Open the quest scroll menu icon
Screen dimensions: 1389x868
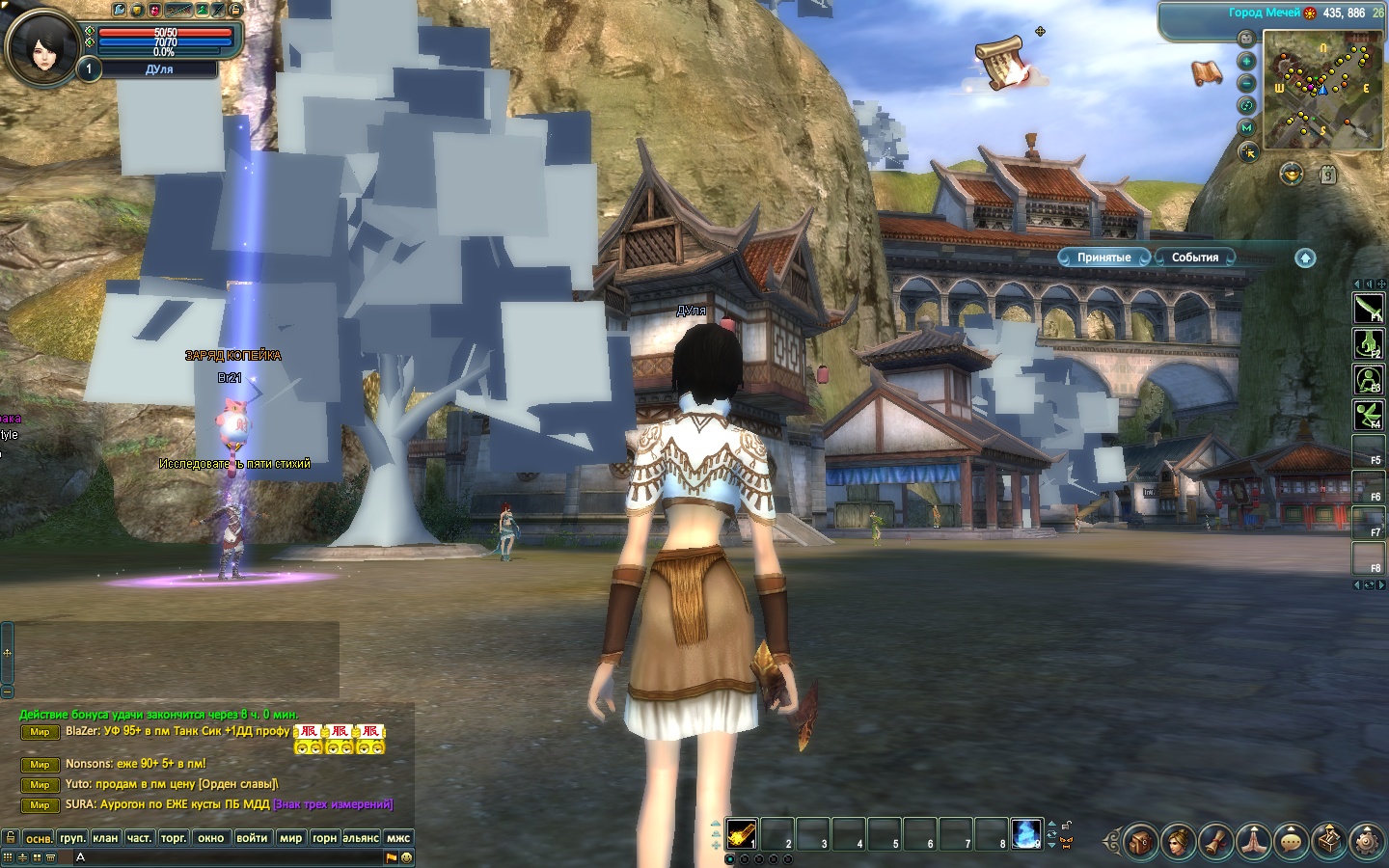[x=1216, y=841]
